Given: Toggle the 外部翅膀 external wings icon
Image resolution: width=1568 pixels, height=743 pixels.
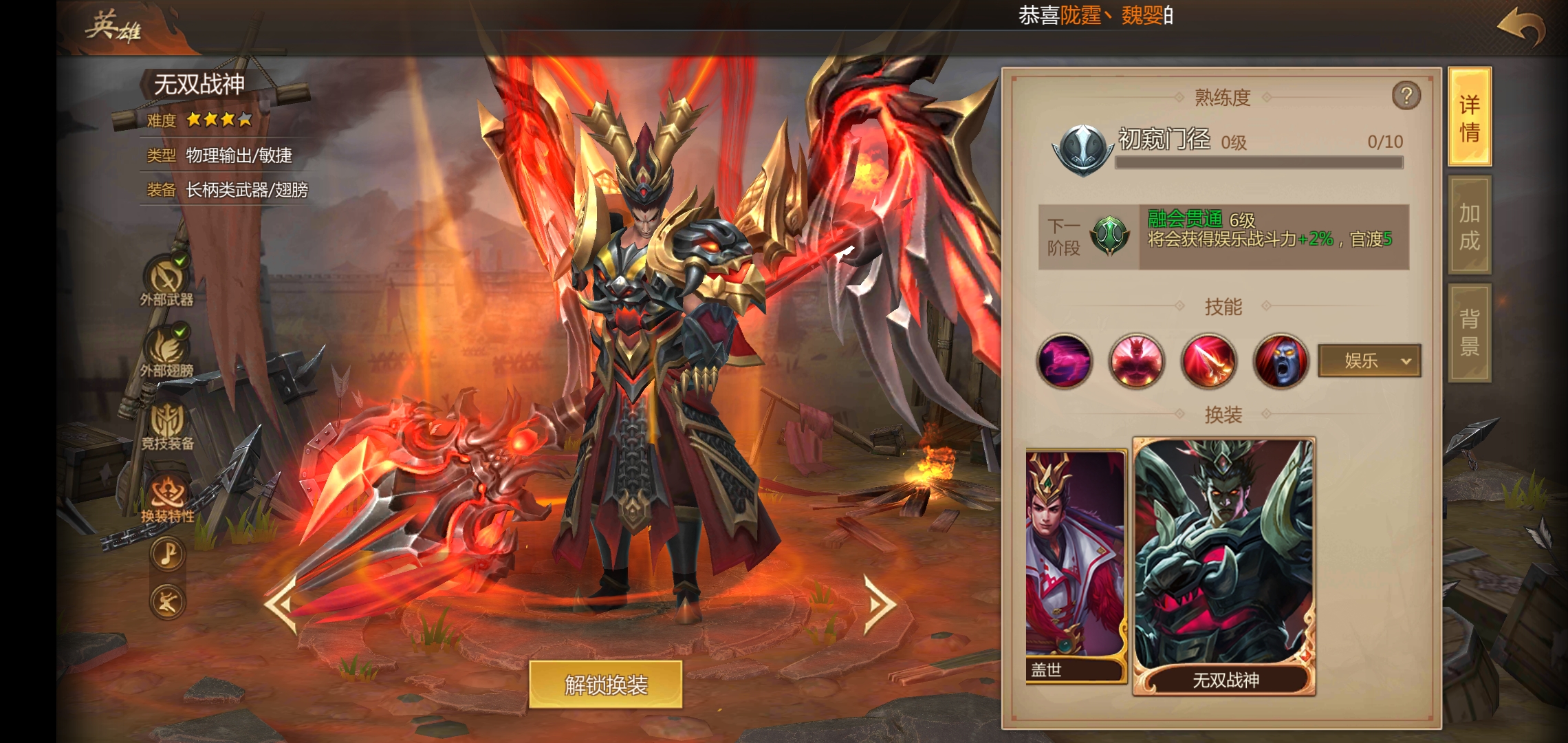Looking at the screenshot, I should [x=166, y=351].
